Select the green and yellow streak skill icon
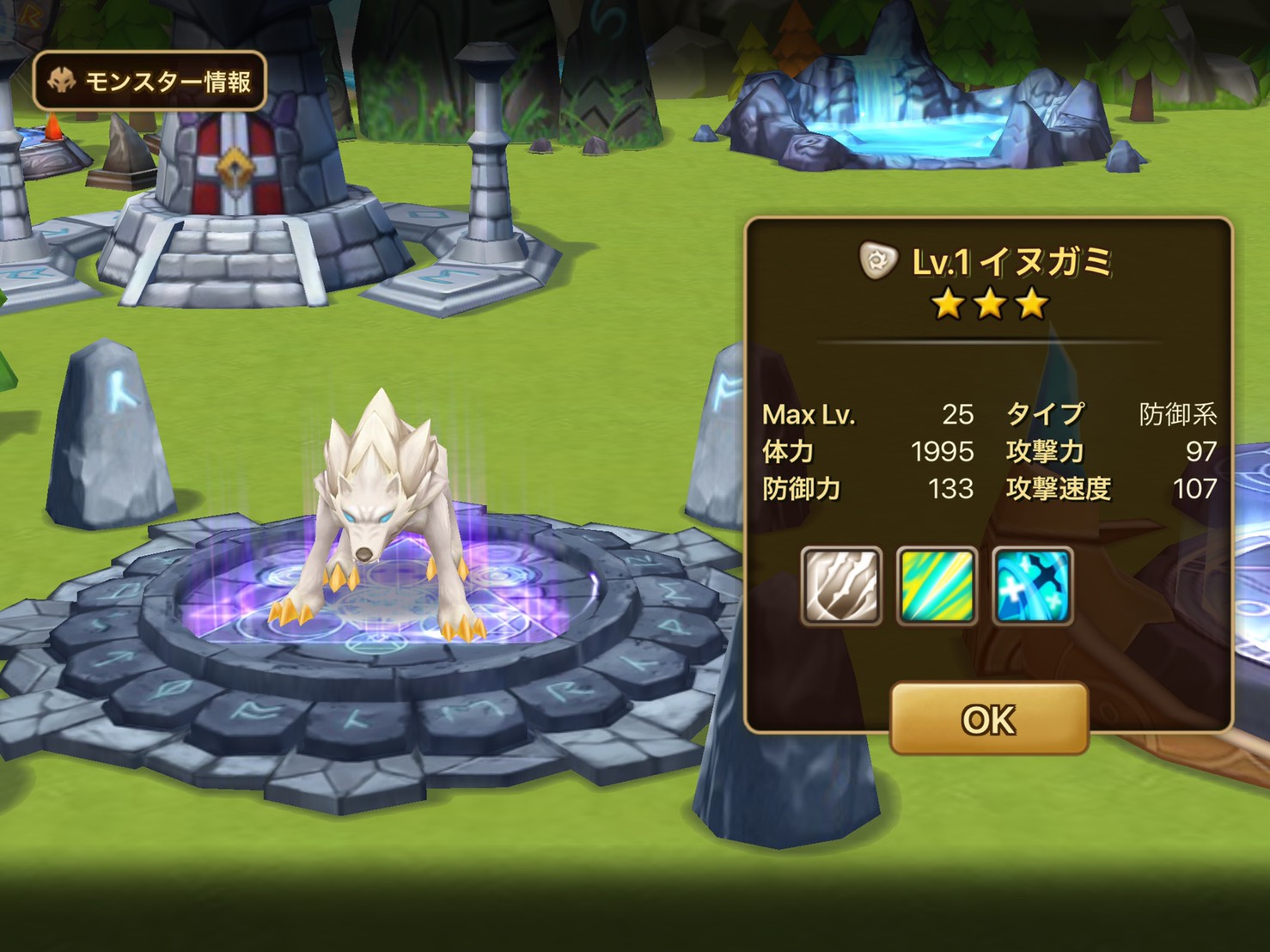Screen dimensions: 1270x952 pyautogui.click(x=937, y=585)
